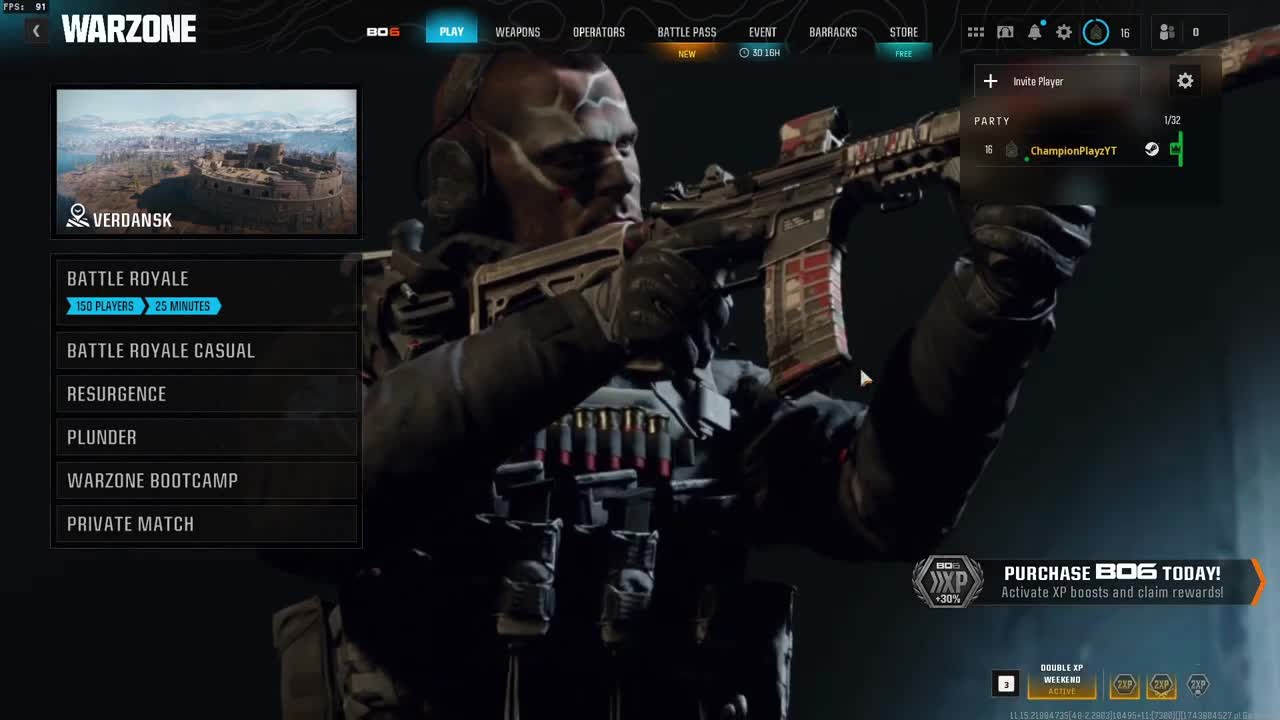Open the main settings gear icon
This screenshot has height=720, width=1280.
(1063, 31)
